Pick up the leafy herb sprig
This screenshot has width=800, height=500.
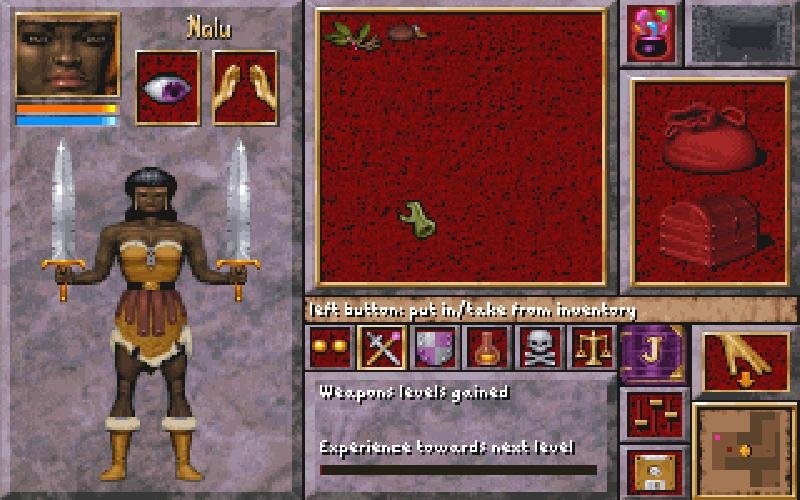tap(352, 36)
